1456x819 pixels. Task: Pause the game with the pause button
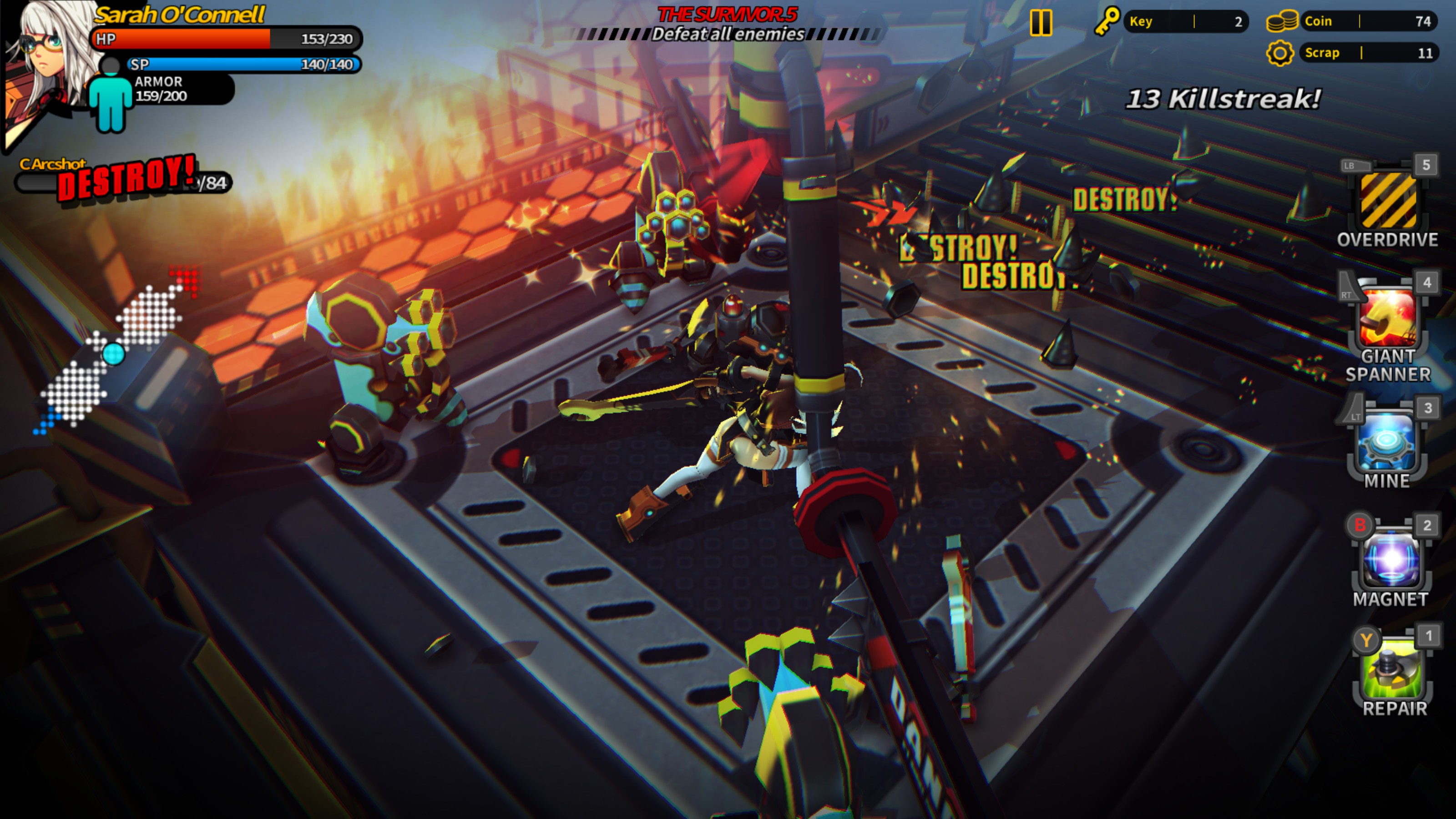[x=1041, y=23]
